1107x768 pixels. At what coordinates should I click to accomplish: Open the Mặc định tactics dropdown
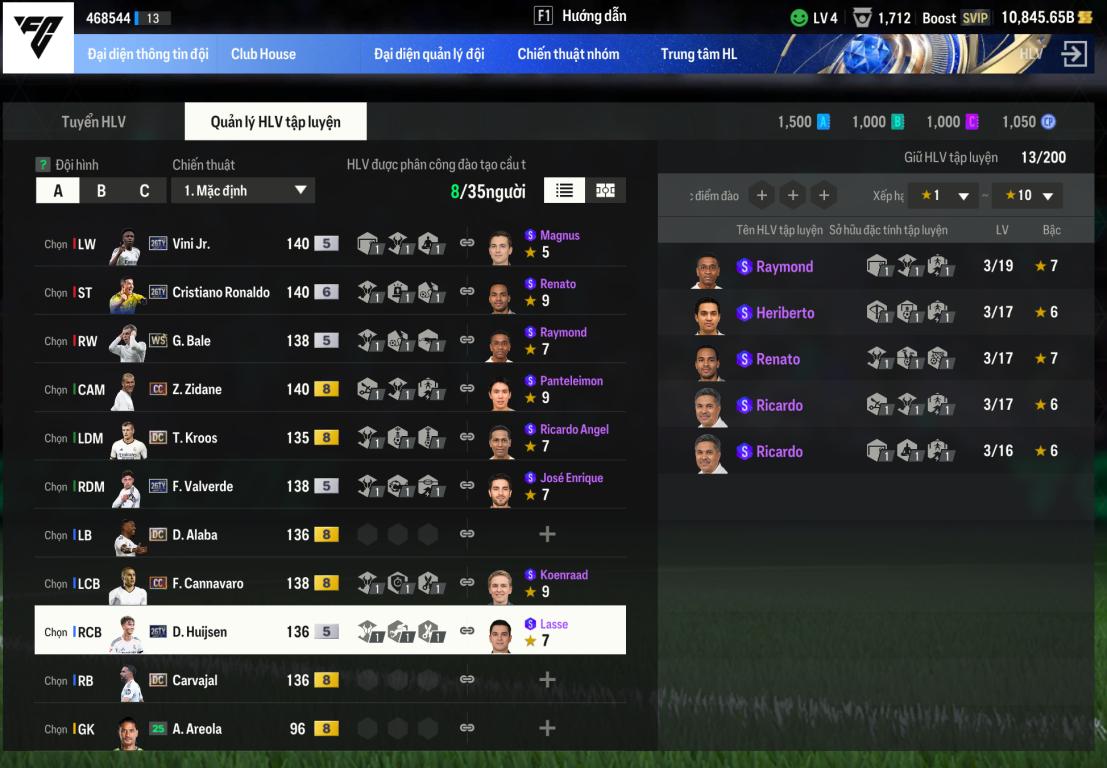243,191
